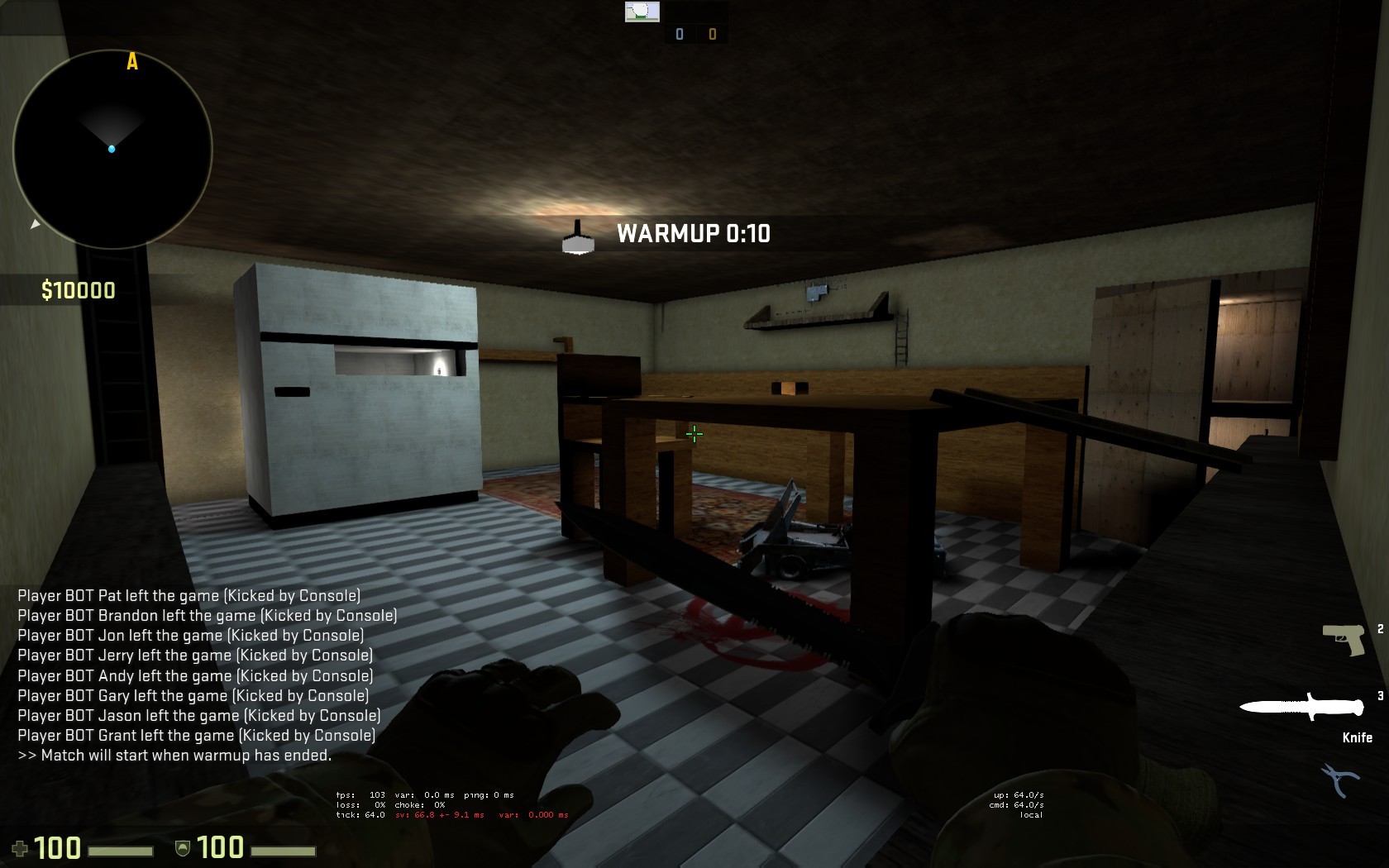Click the blue player dot on the minimap
This screenshot has width=1389, height=868.
click(x=111, y=149)
